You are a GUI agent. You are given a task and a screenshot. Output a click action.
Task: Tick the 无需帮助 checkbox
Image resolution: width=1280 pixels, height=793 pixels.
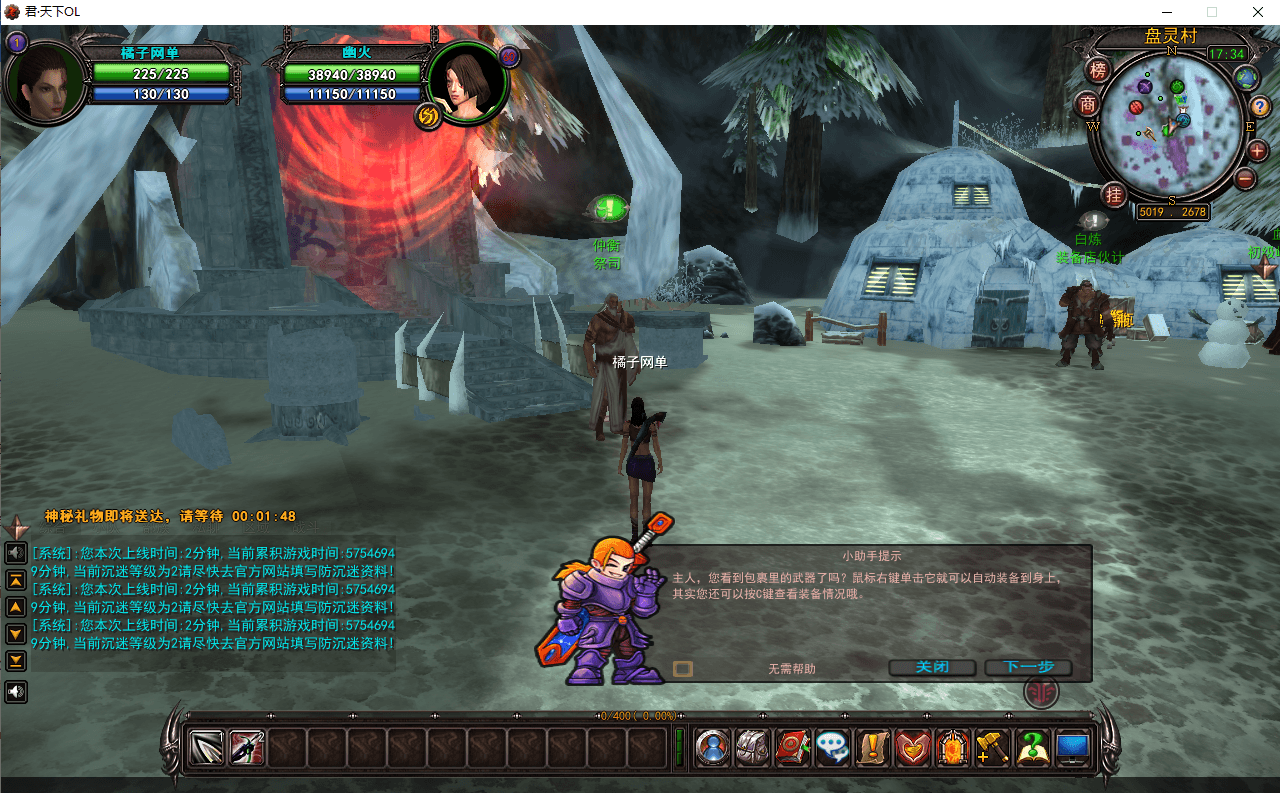point(683,669)
